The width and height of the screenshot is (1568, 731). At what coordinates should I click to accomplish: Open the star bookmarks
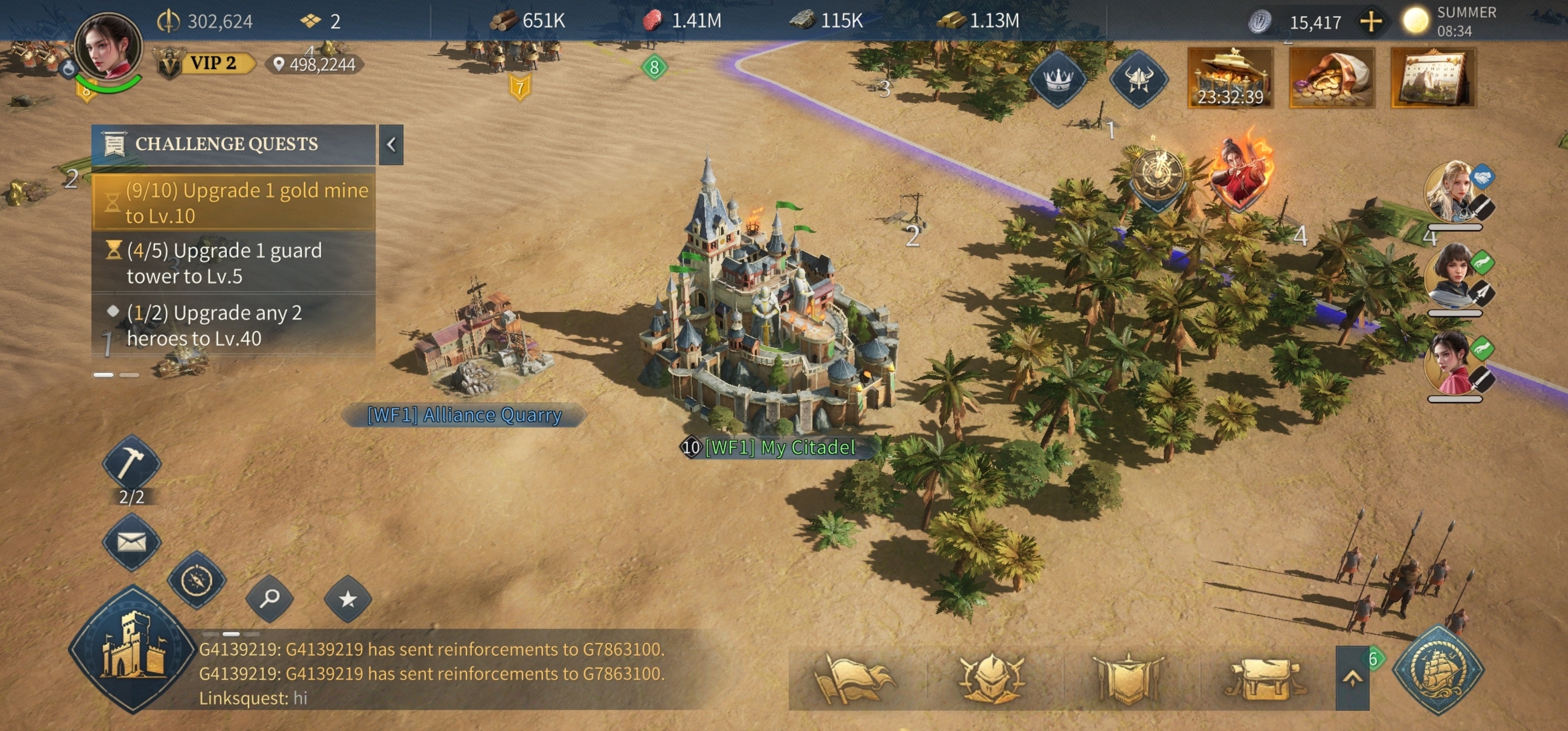[347, 599]
